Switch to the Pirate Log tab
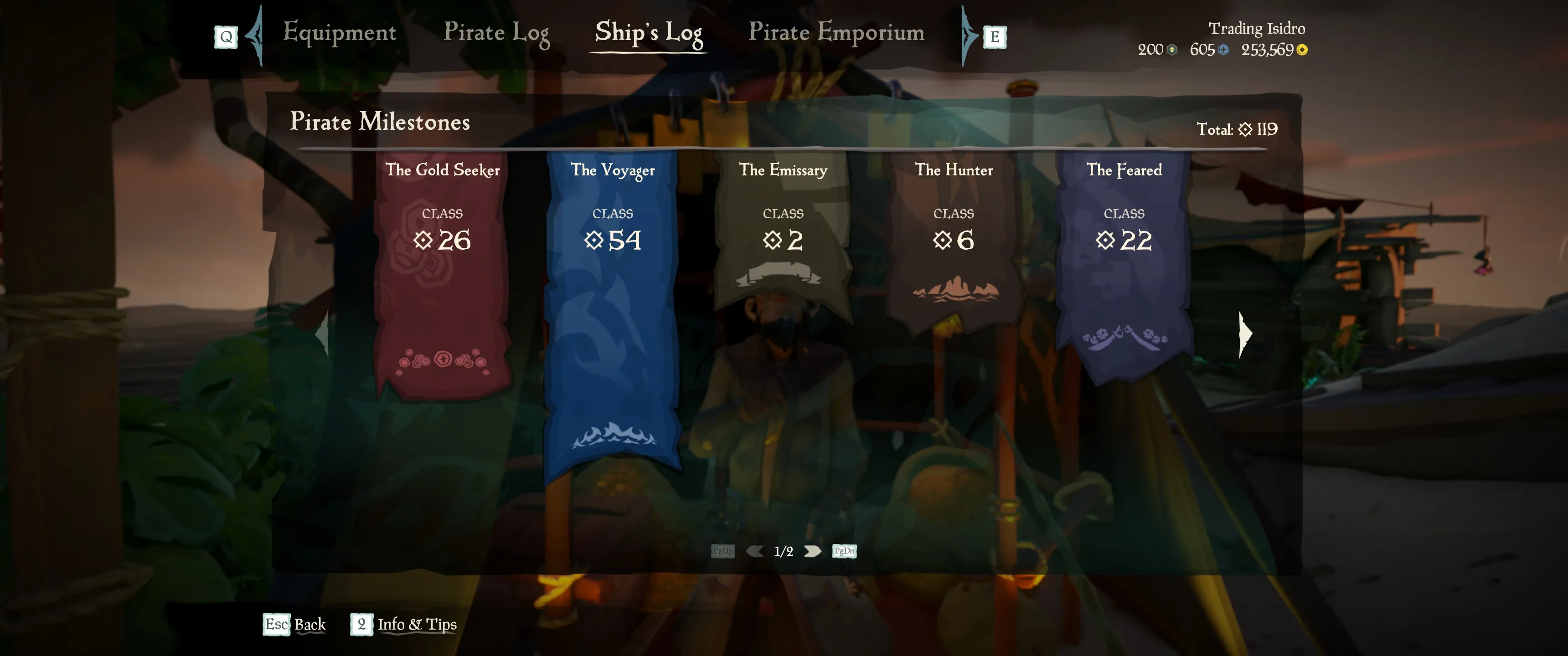 pos(497,33)
